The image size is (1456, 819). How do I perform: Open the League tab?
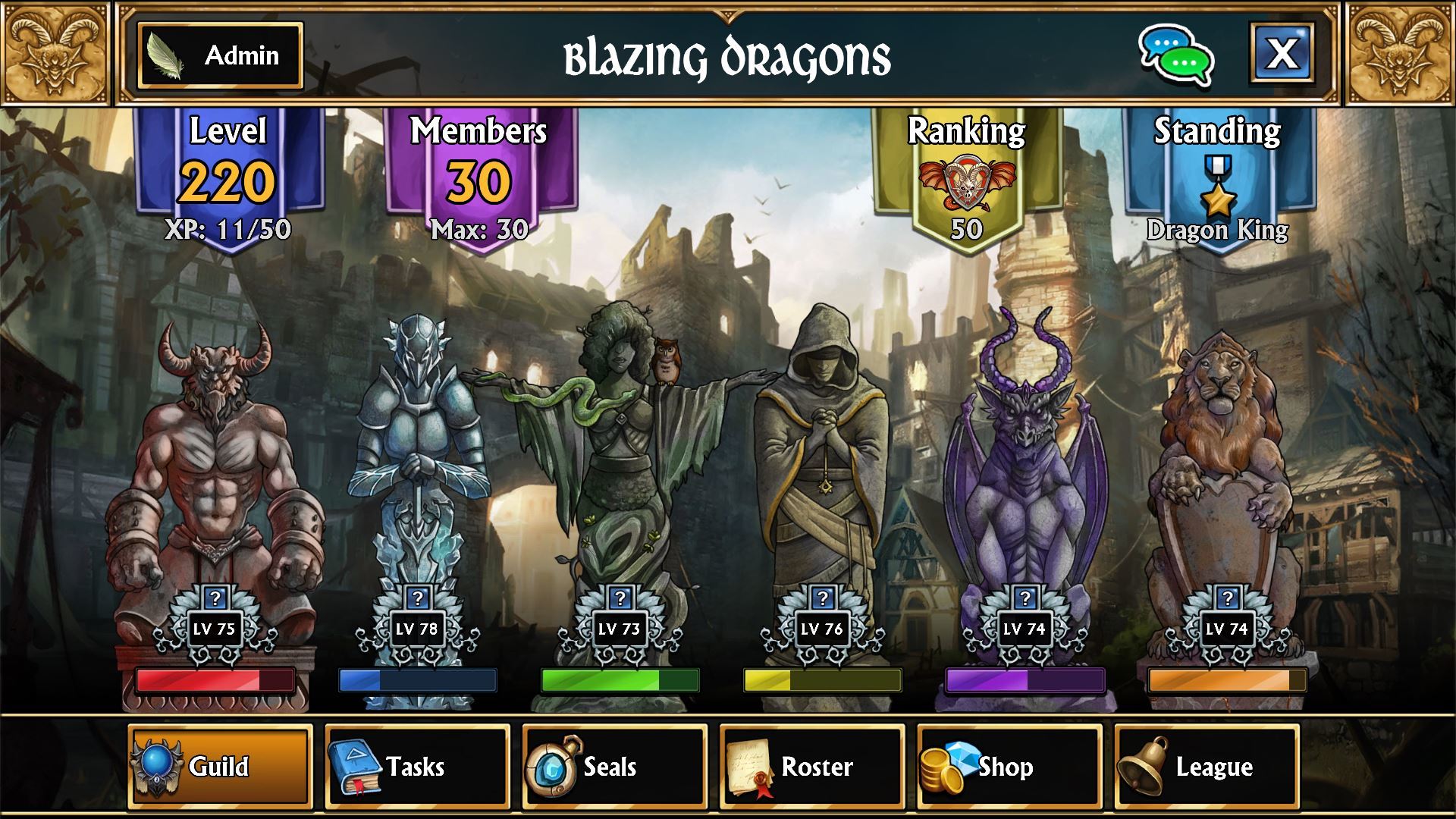point(1207,767)
